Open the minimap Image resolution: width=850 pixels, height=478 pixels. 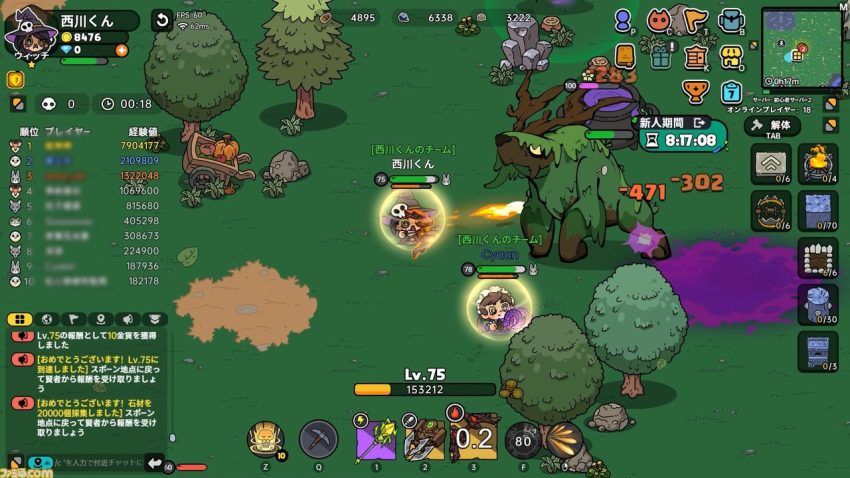point(801,48)
